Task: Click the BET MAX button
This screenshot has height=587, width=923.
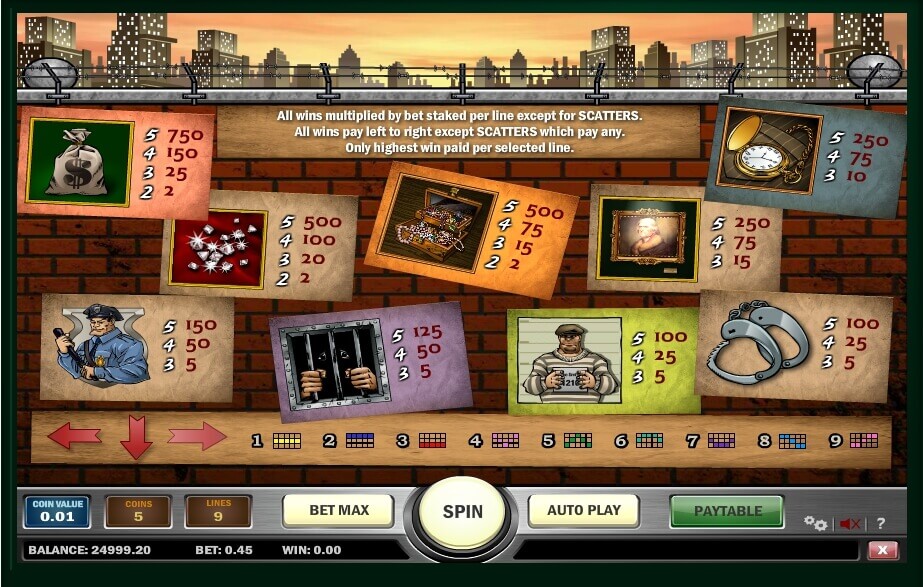Action: coord(339,510)
